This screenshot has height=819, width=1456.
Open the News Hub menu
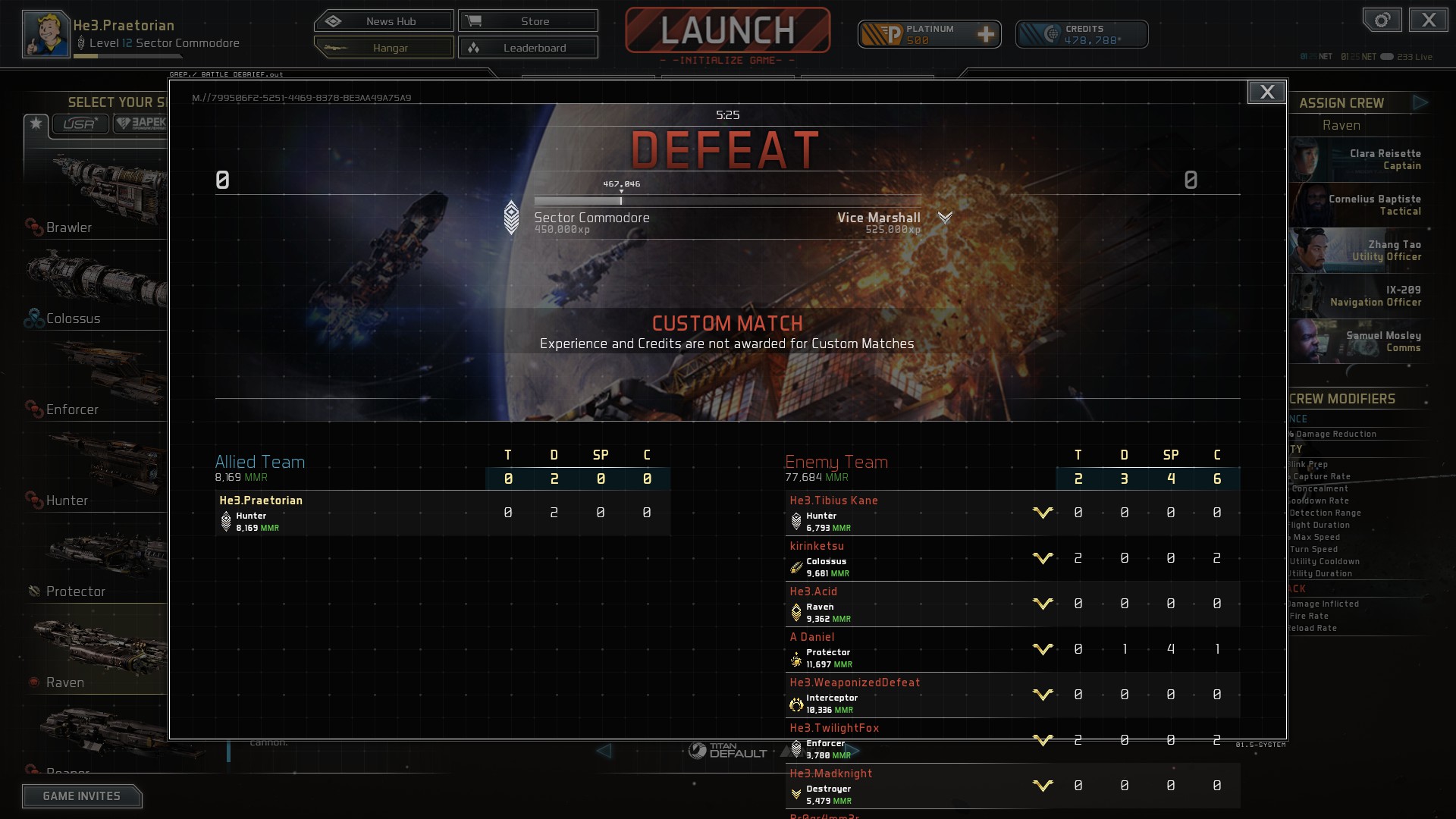pos(384,20)
